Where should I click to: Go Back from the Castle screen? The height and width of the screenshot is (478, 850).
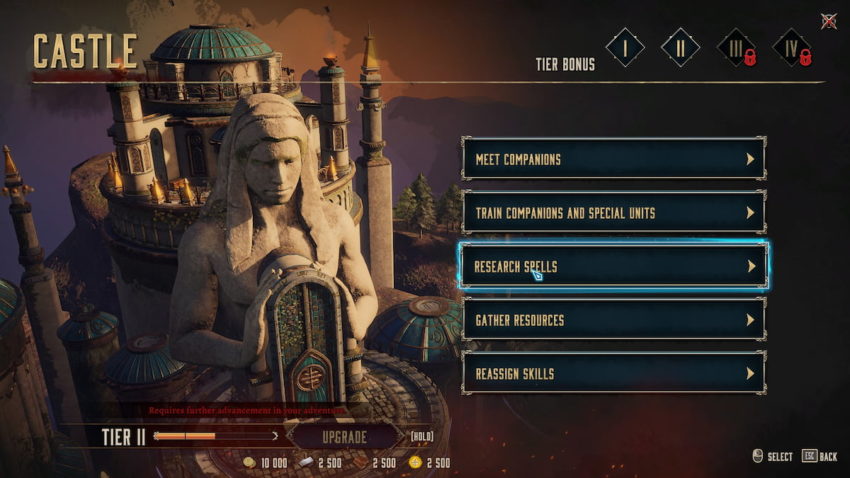819,457
